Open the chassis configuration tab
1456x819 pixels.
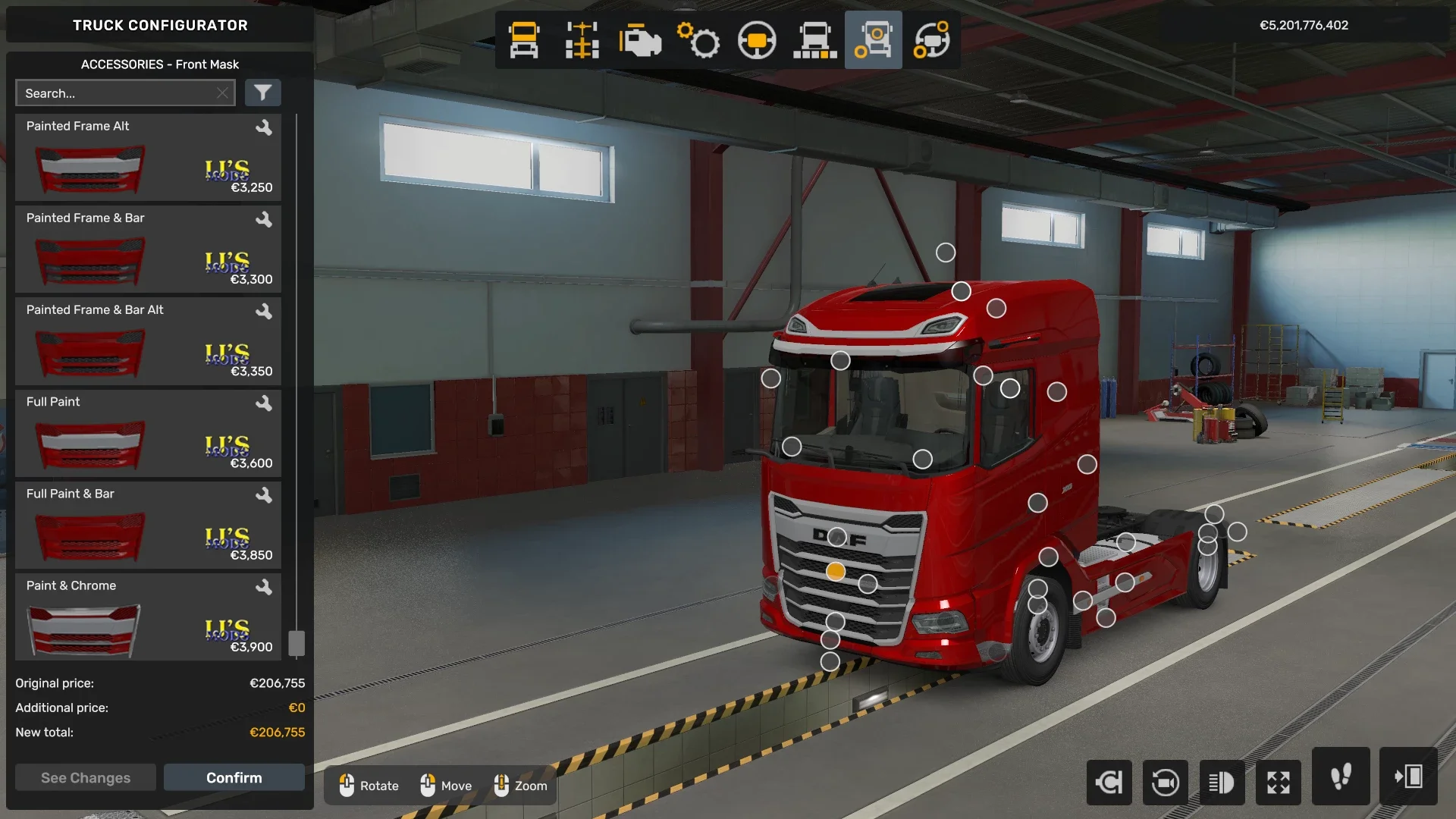point(581,39)
